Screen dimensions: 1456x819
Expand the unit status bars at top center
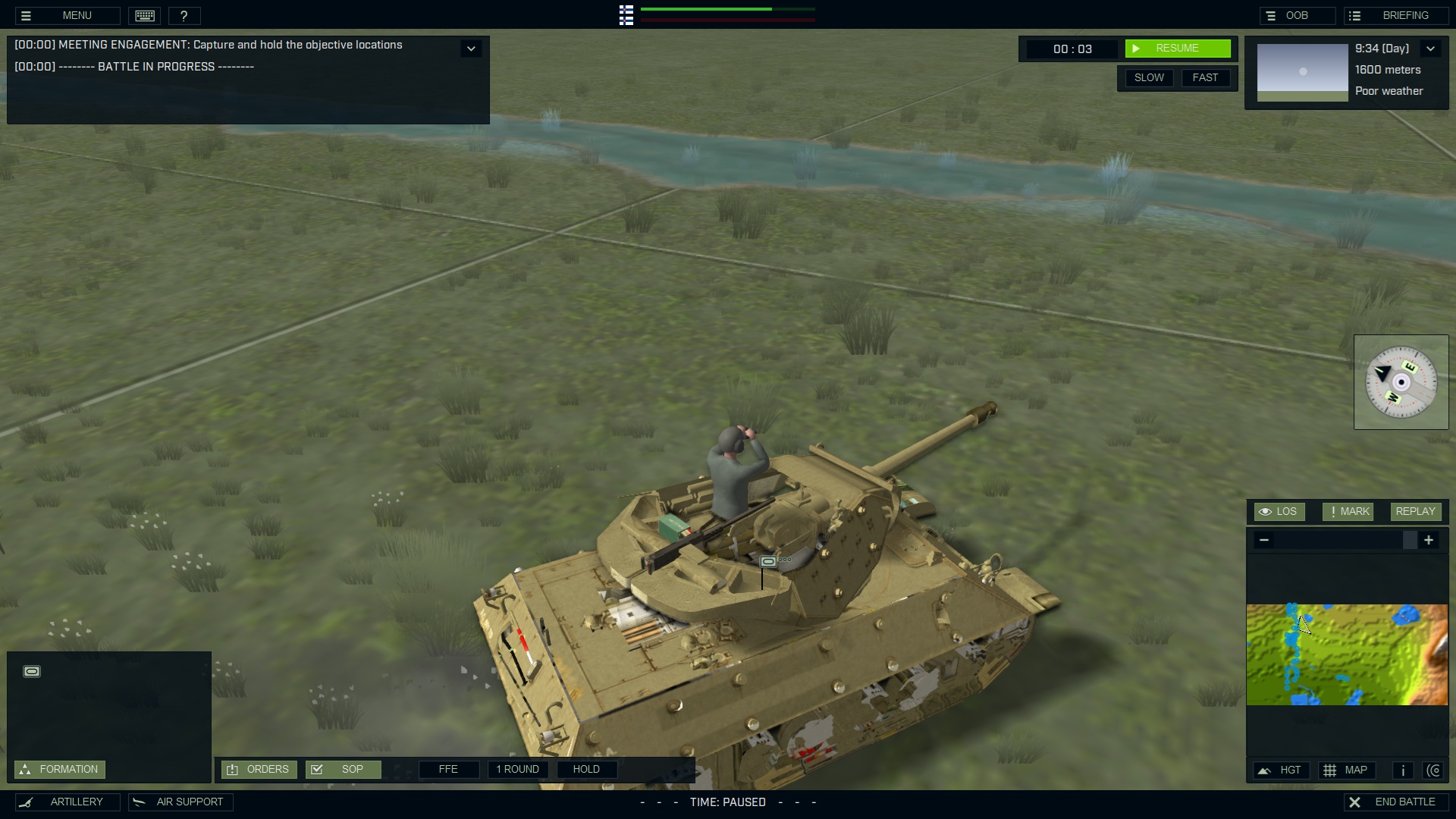coord(626,15)
